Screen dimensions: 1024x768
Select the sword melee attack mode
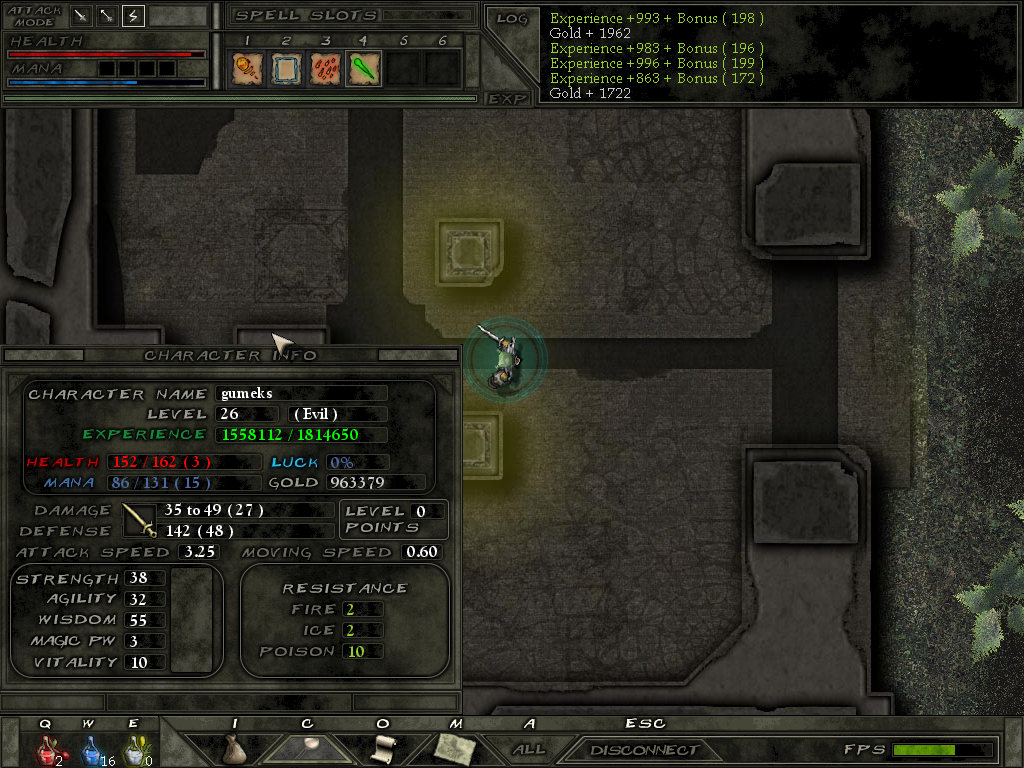point(81,16)
